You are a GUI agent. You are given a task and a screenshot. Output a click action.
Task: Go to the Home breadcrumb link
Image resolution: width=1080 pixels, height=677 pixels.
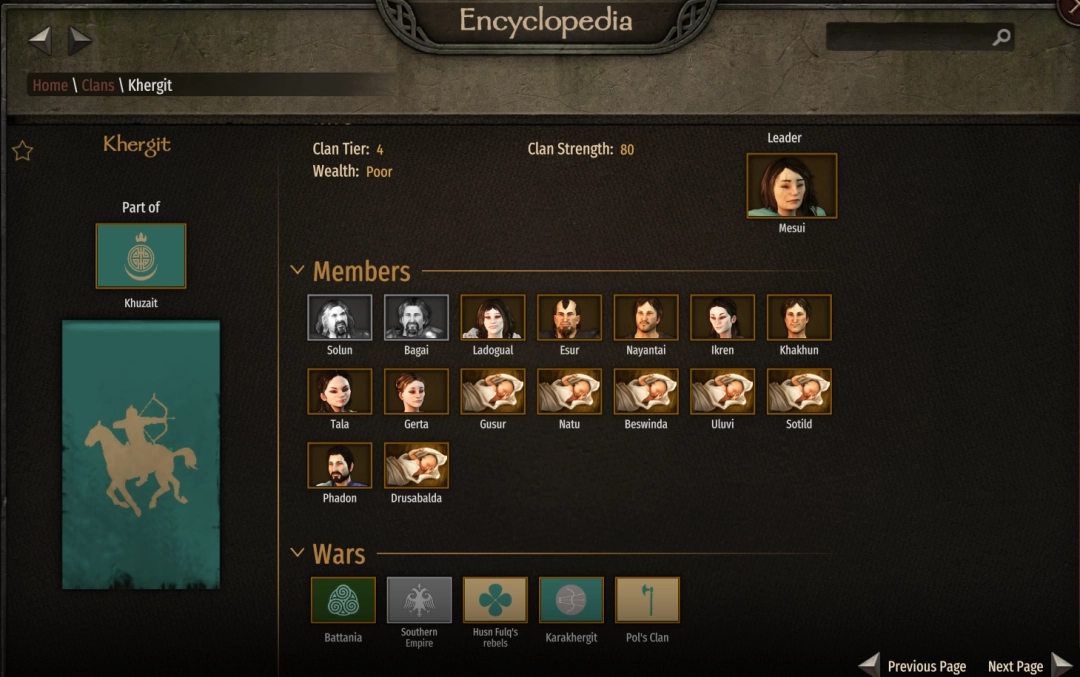coord(50,85)
